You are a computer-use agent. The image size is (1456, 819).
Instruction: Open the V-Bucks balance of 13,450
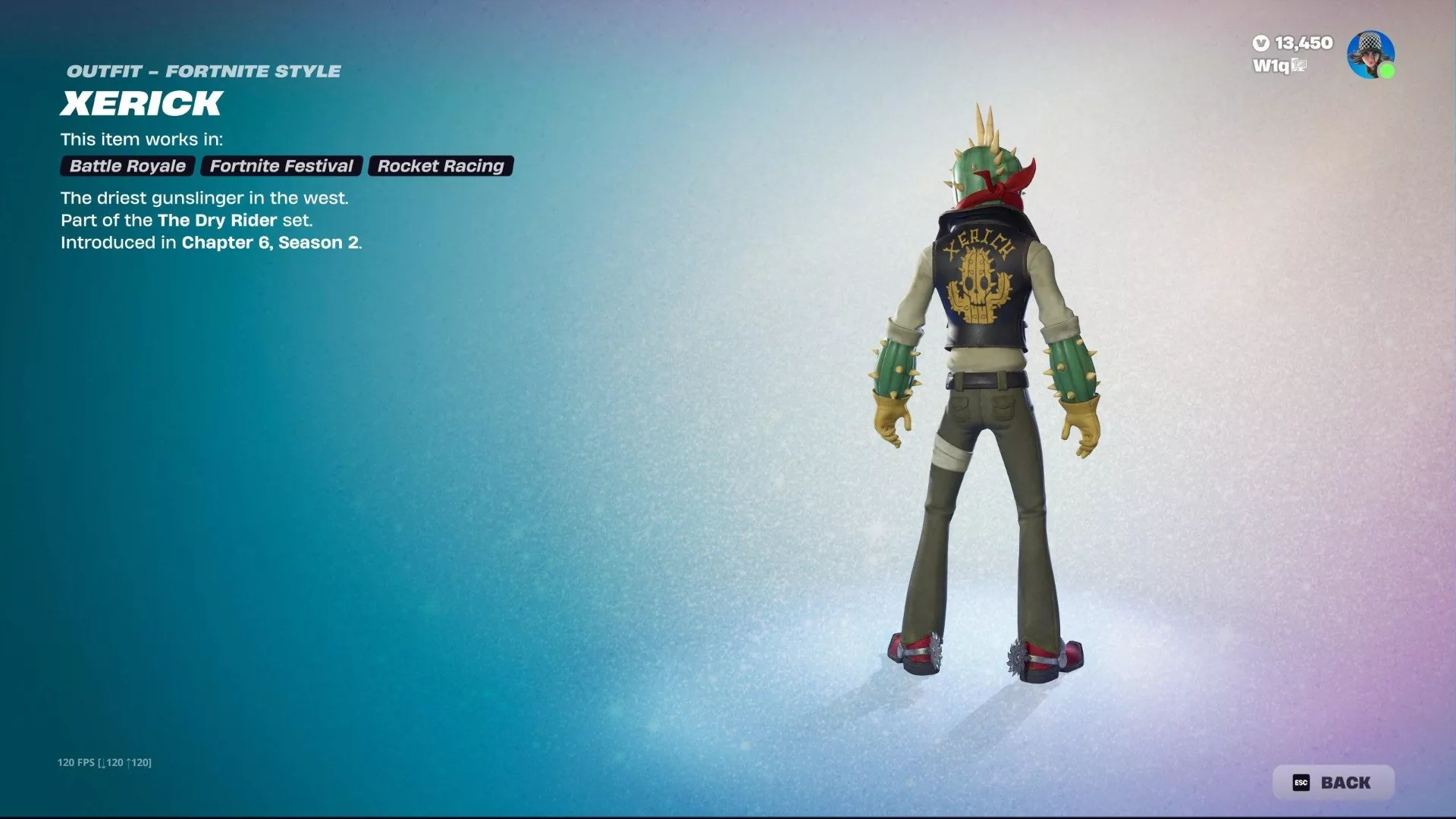[x=1293, y=43]
